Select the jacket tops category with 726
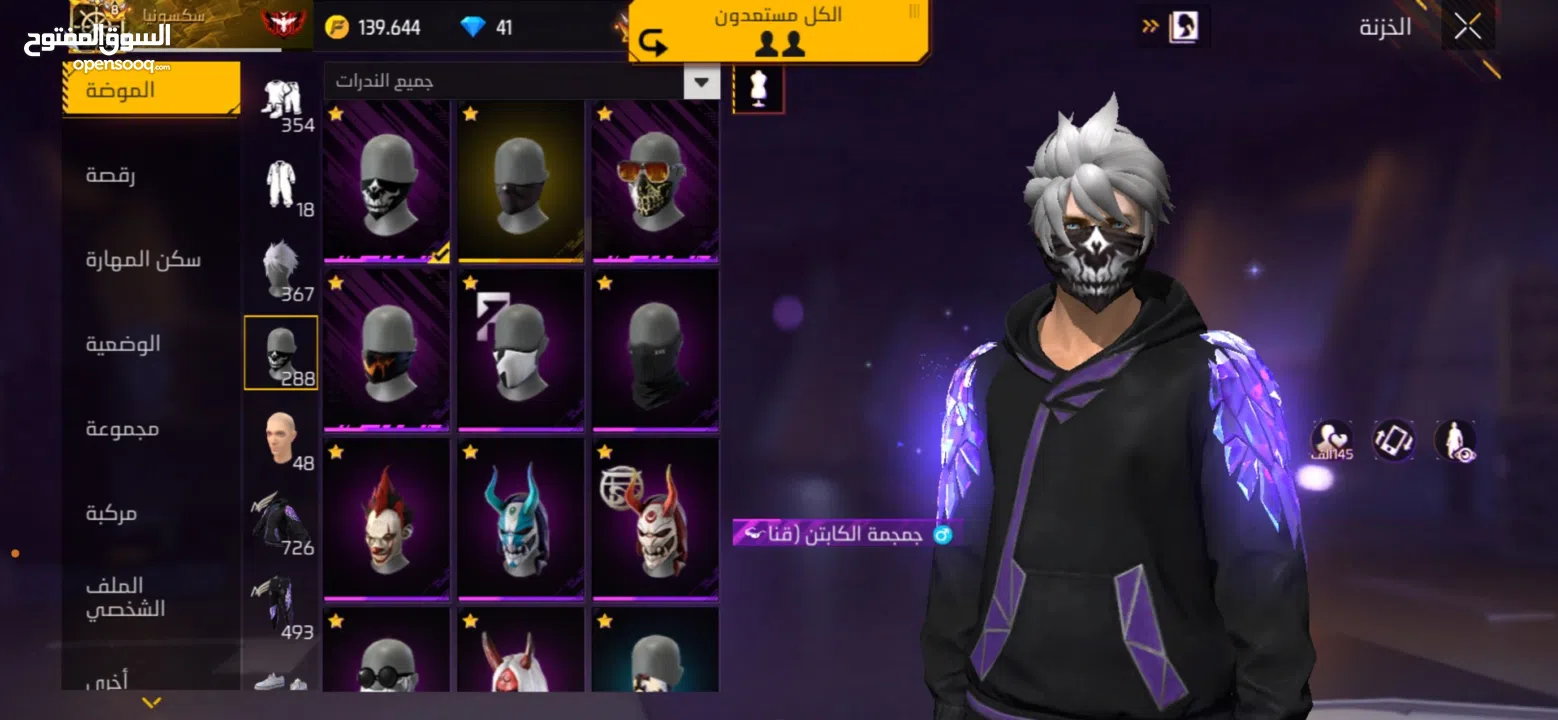 coord(281,523)
